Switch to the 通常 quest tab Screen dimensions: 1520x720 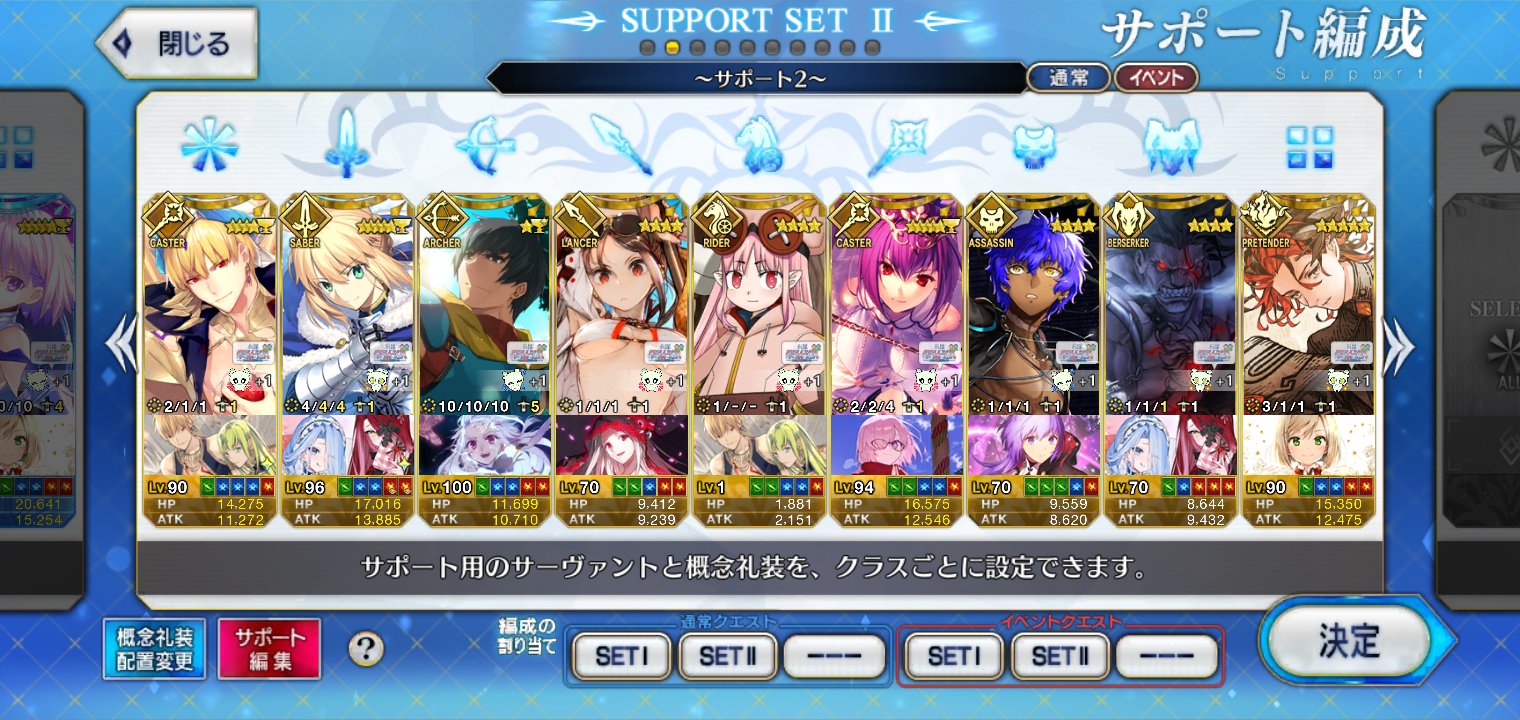point(1068,78)
